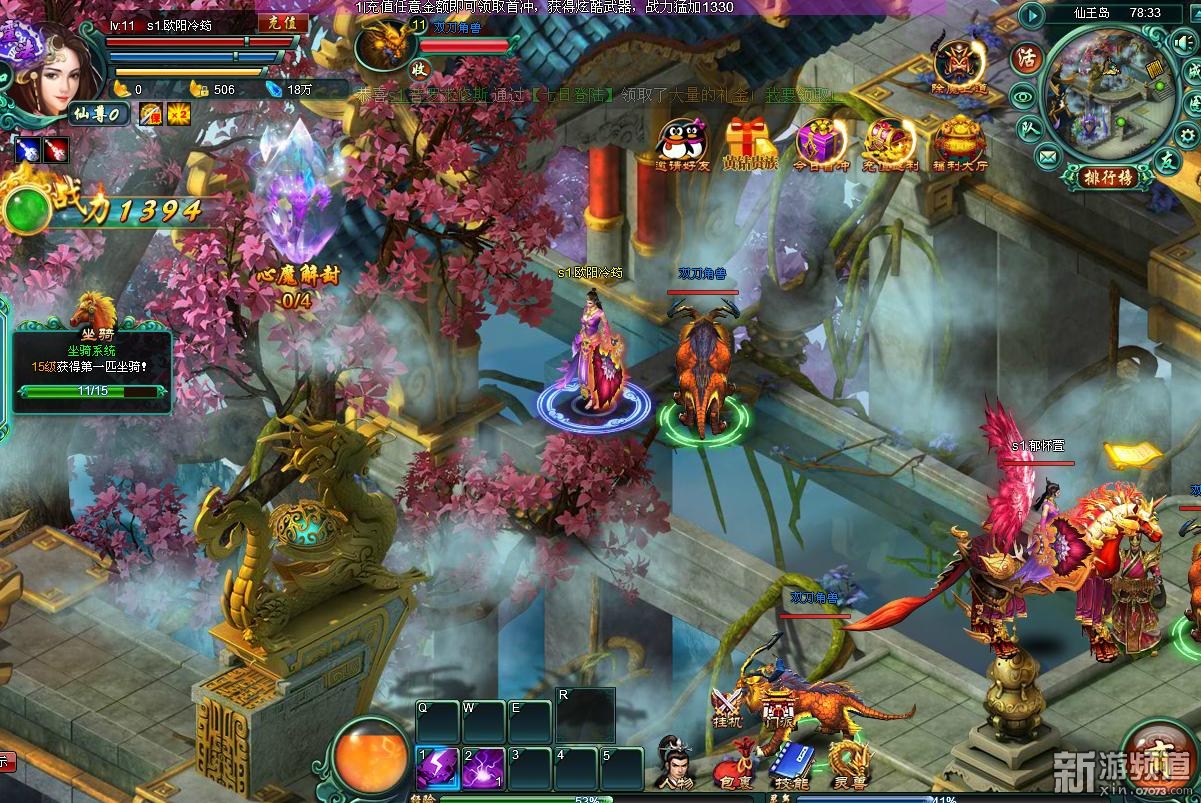Open the 人物 character panel

675,761
